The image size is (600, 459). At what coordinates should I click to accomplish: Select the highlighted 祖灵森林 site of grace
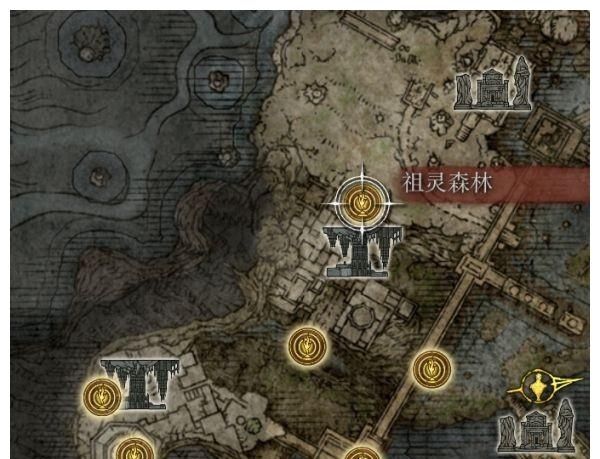point(360,203)
